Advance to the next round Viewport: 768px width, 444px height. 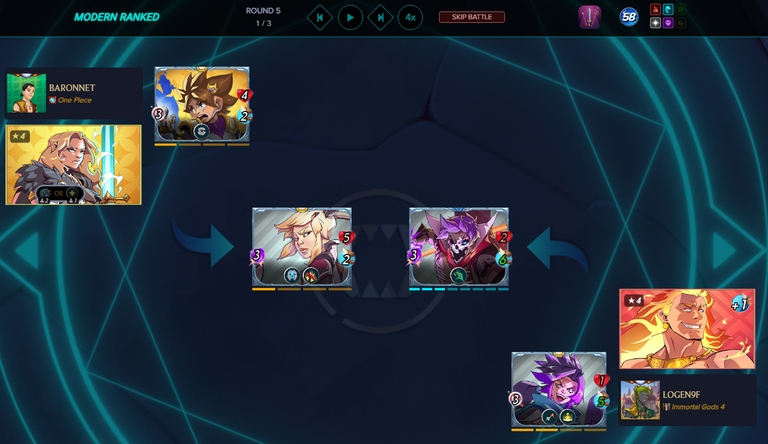[380, 17]
